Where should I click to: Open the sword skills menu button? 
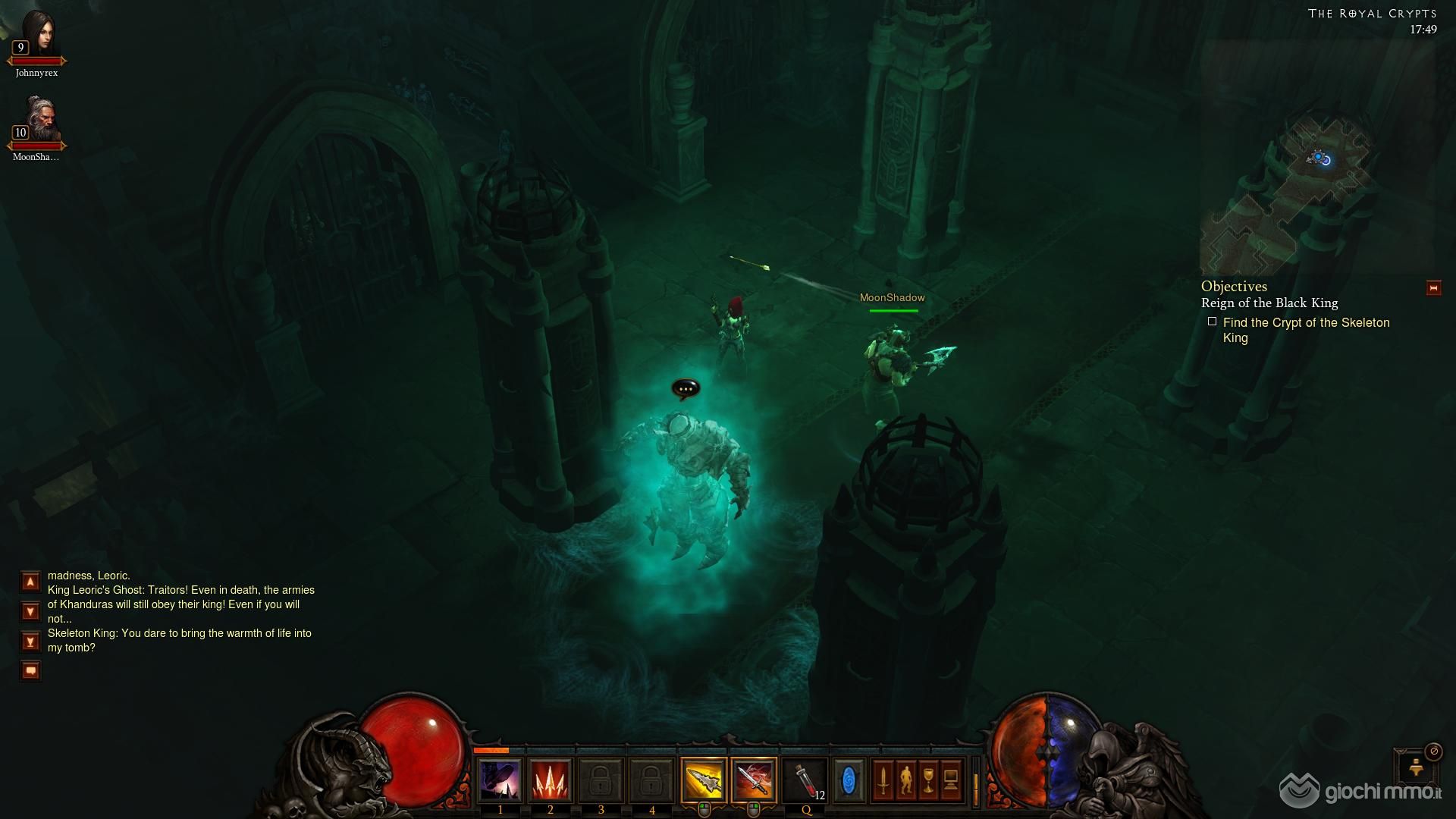tap(883, 780)
